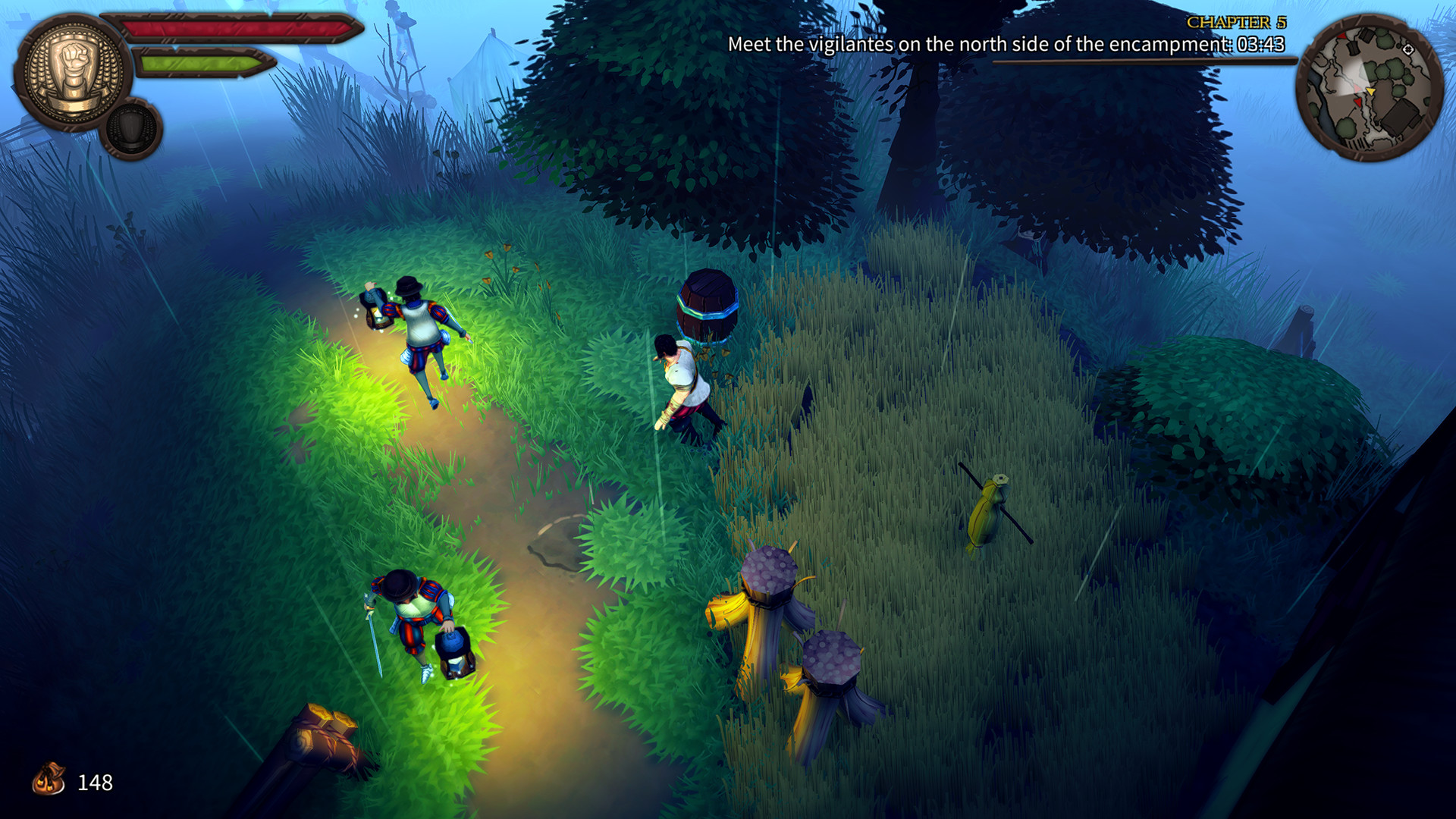Select the building icon on the minimap
This screenshot has height=819, width=1456.
tap(1401, 118)
